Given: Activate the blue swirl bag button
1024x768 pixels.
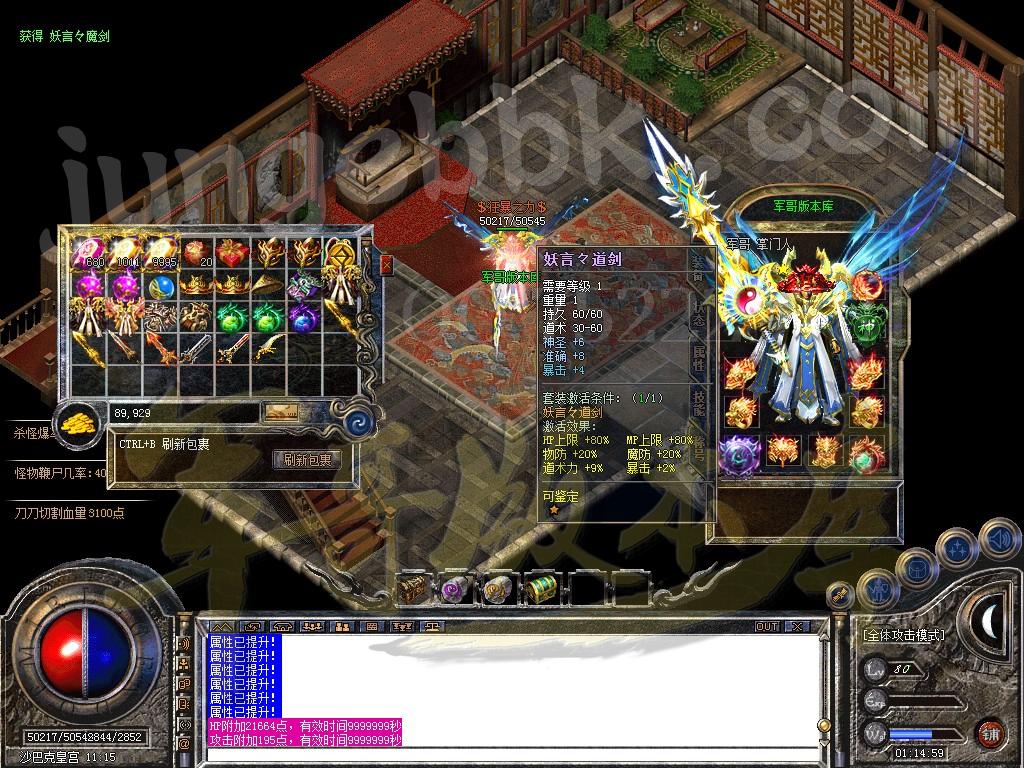Looking at the screenshot, I should pos(356,423).
